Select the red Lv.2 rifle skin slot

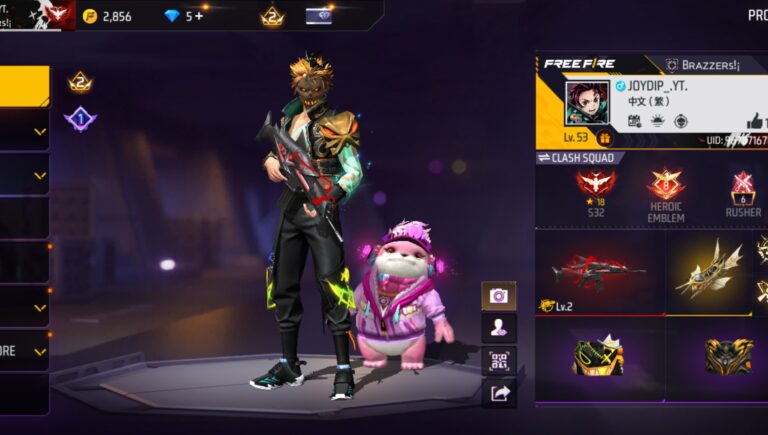598,272
